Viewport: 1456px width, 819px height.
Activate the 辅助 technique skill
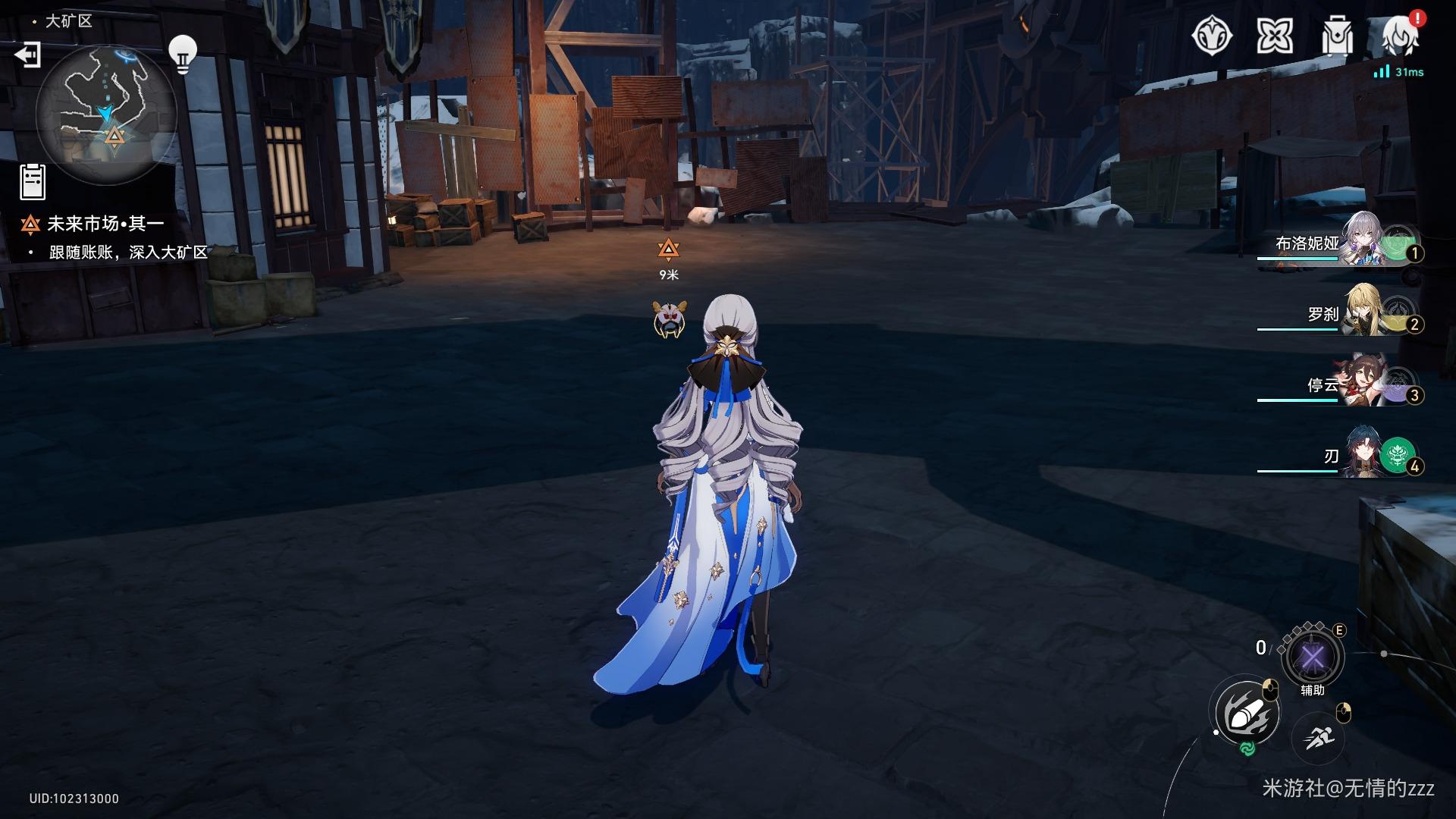point(1312,657)
